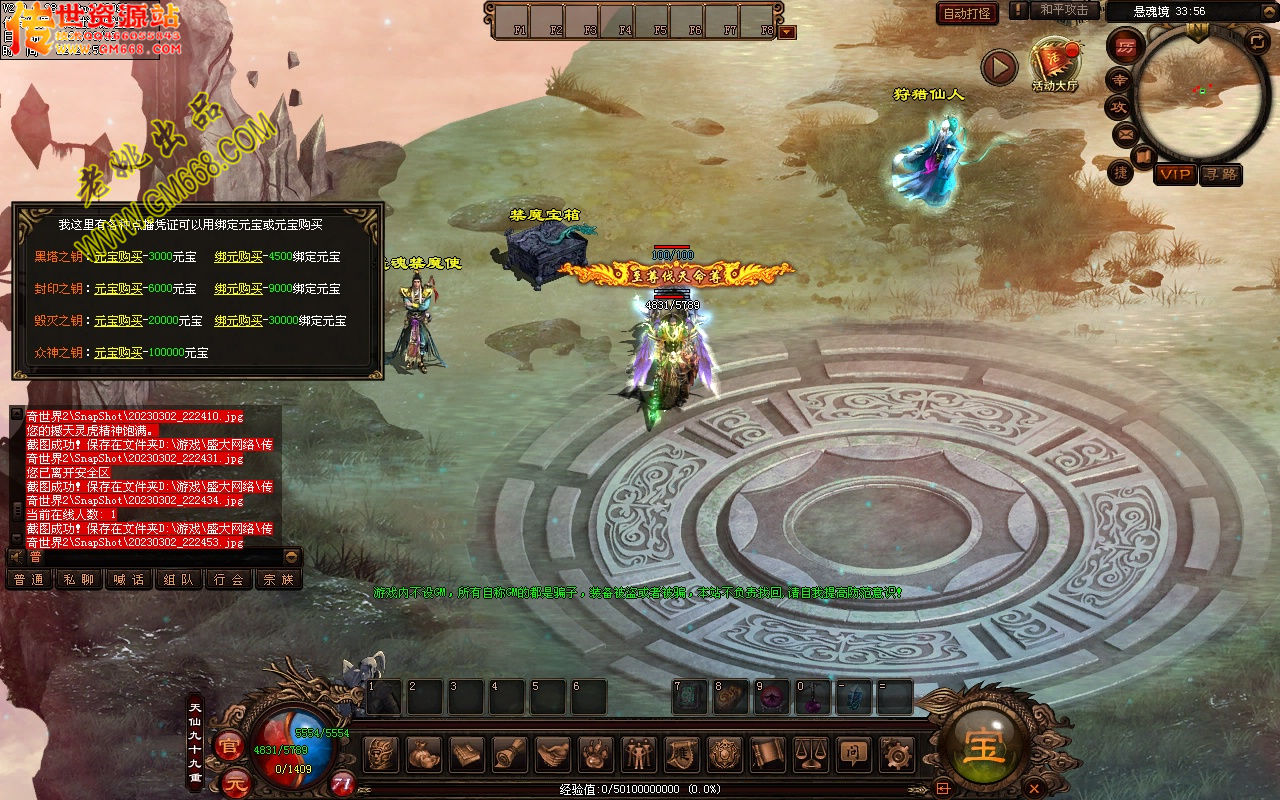Buy 封印之钥 using the 绑元购买 link
The image size is (1280, 800).
[238, 289]
